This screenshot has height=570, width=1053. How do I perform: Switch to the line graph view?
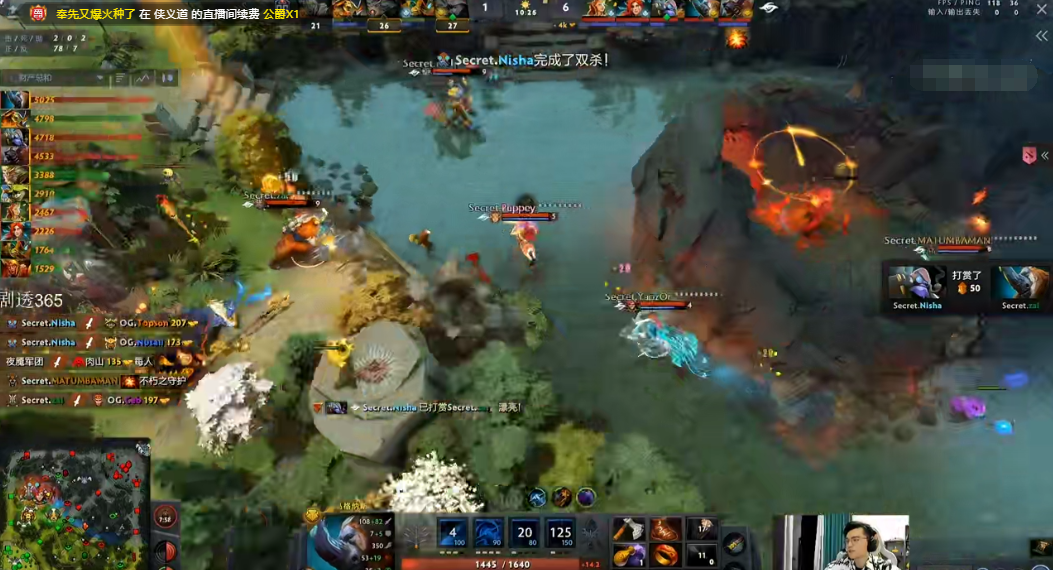pyautogui.click(x=142, y=78)
